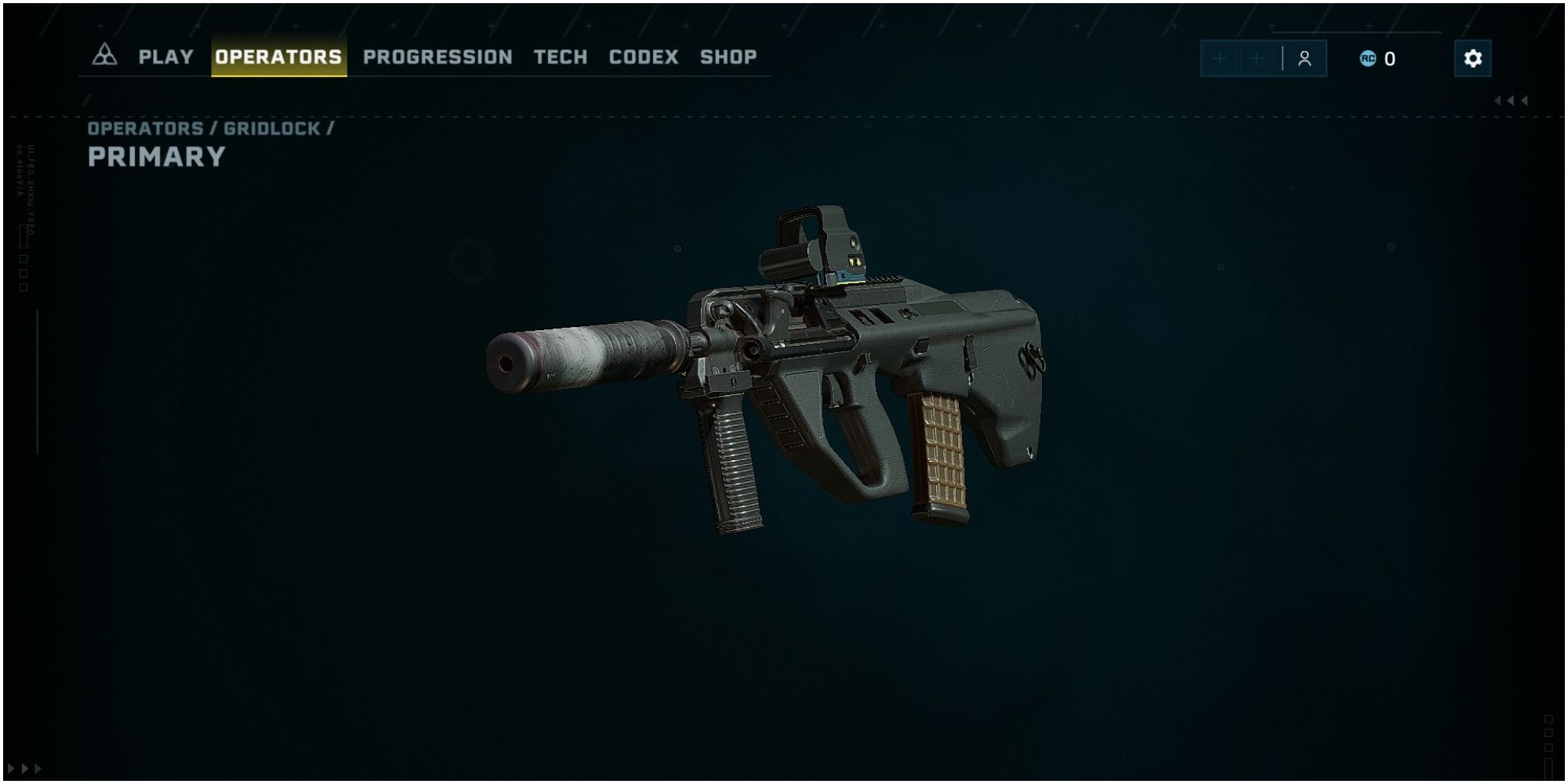Viewport: 1568px width, 784px height.
Task: Open settings with the gear icon
Action: (1472, 59)
